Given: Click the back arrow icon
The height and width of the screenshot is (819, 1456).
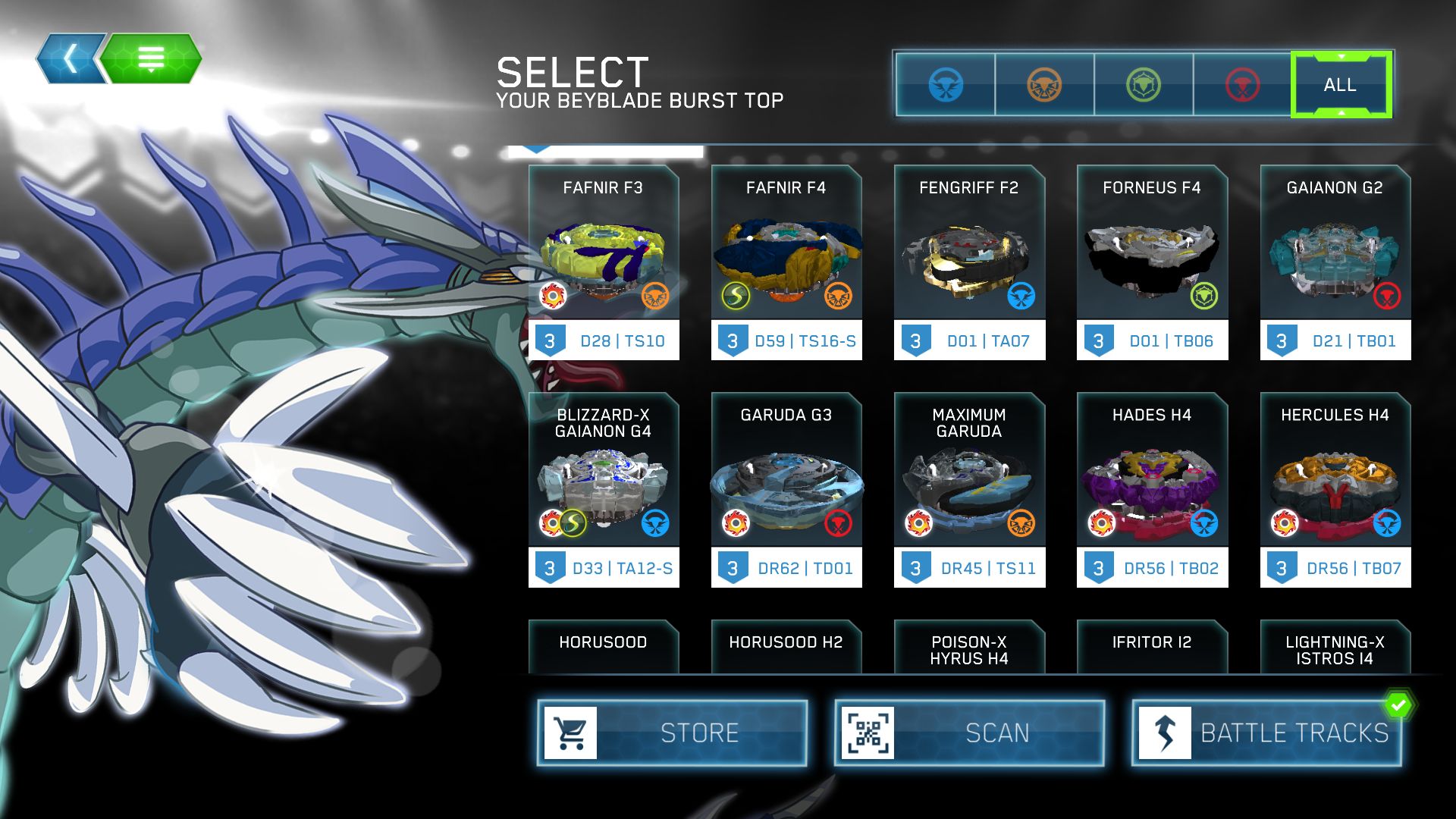Looking at the screenshot, I should (x=71, y=58).
